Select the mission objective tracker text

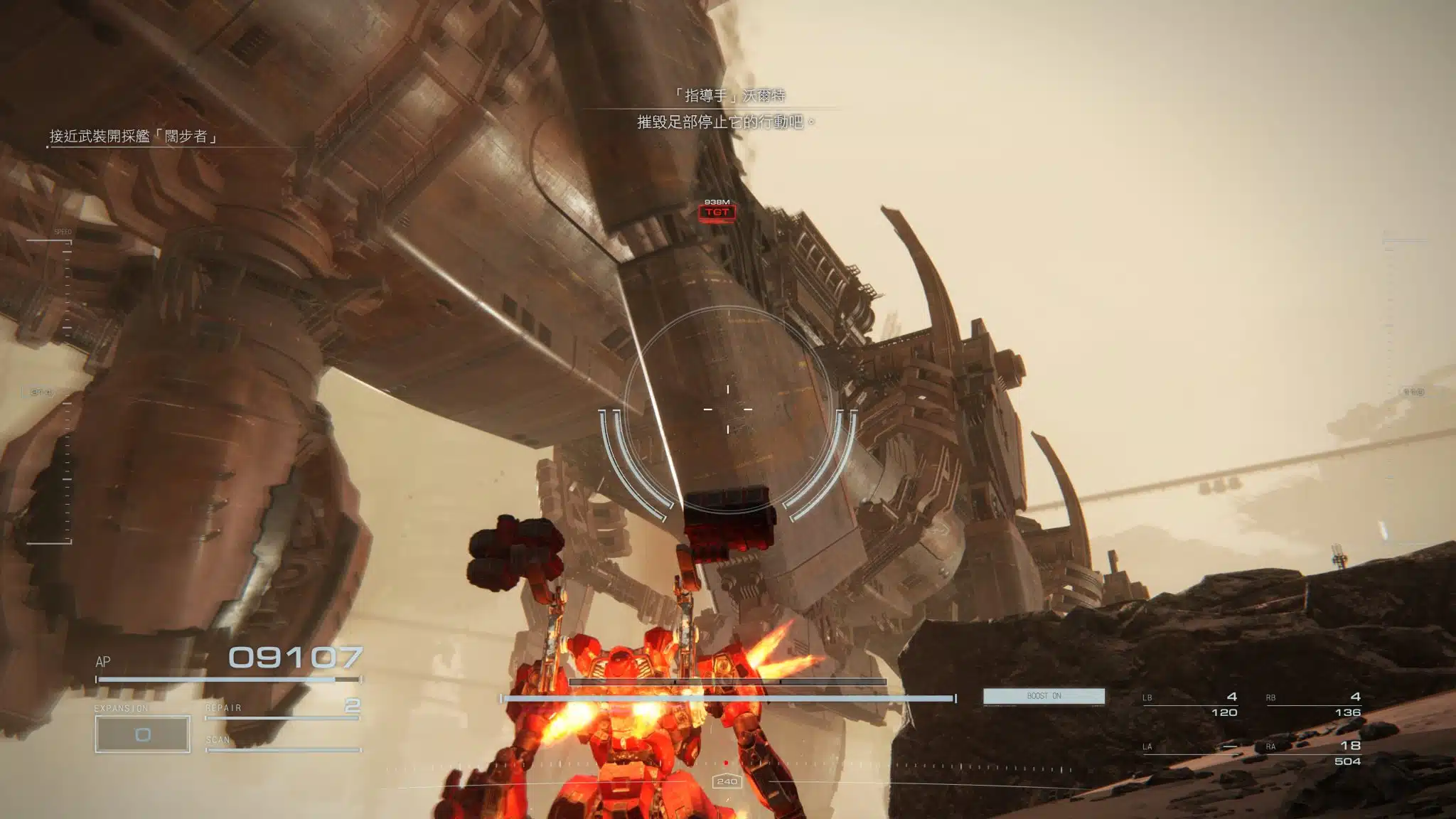coord(133,136)
